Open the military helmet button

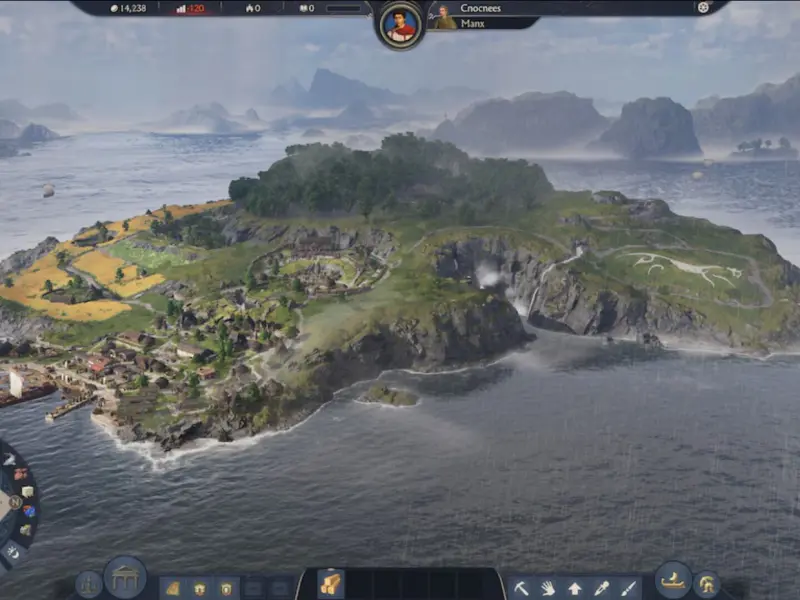click(707, 584)
